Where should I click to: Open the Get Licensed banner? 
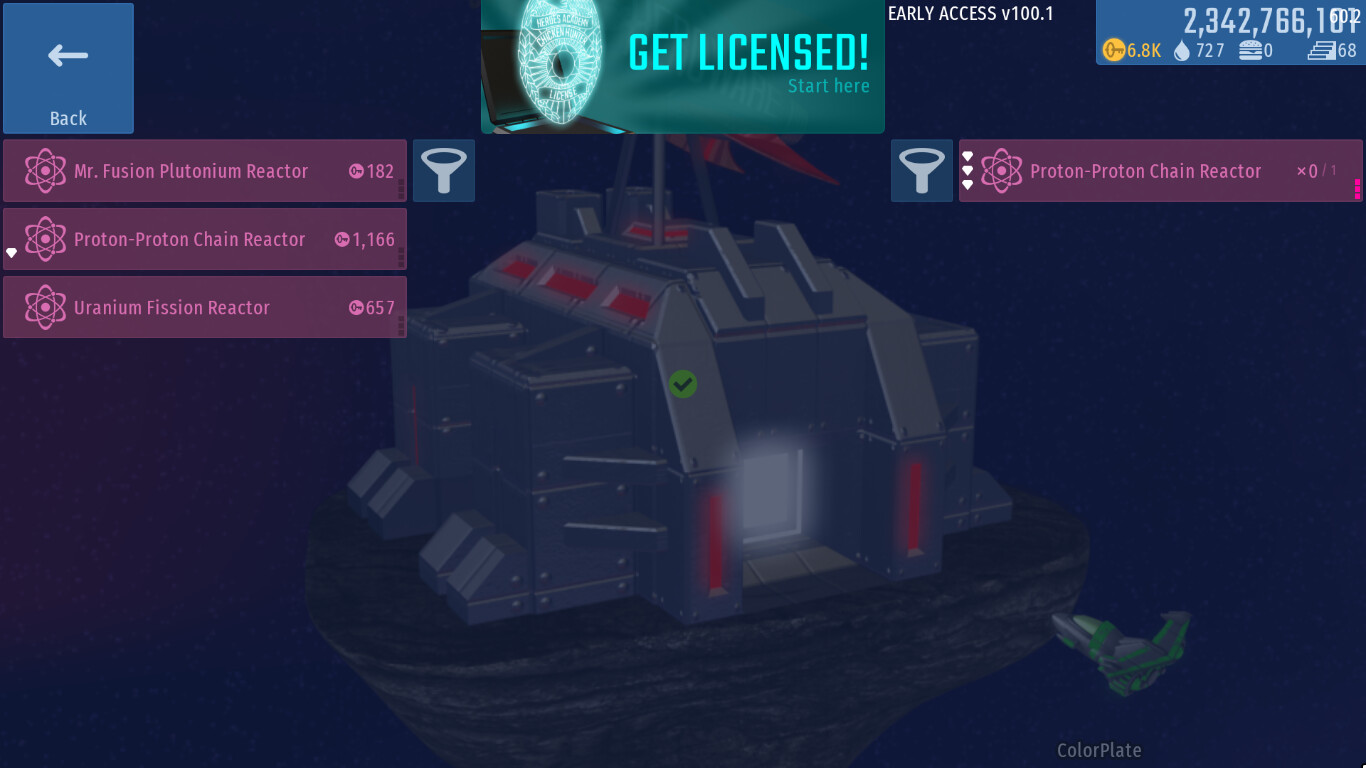[683, 66]
